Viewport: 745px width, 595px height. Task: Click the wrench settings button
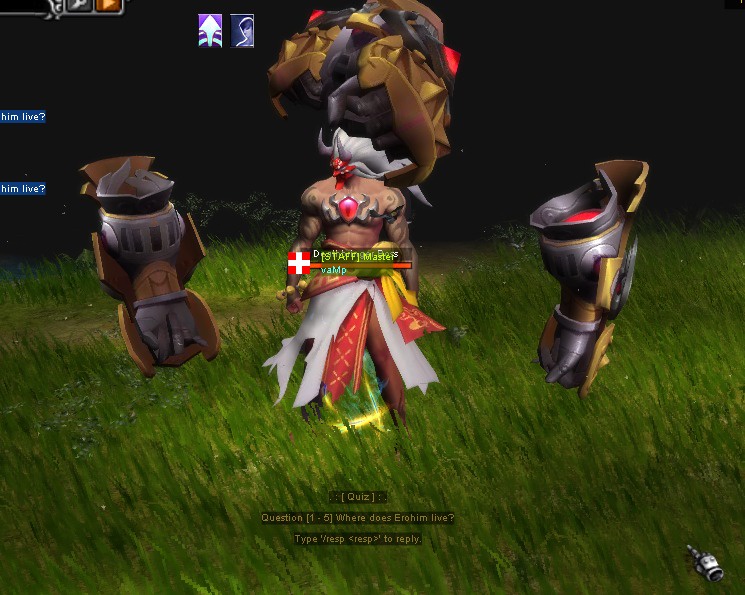tap(80, 5)
